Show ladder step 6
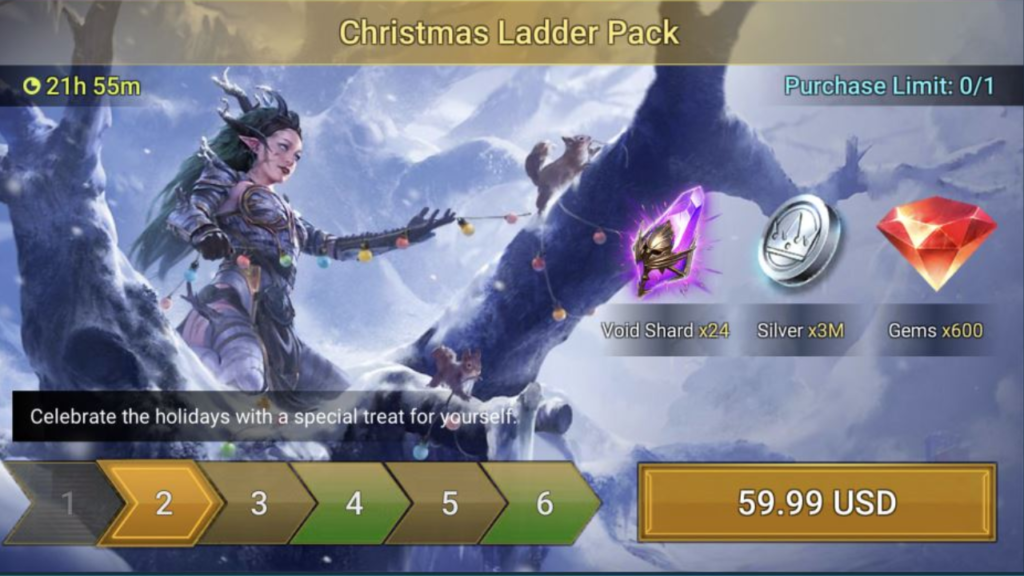This screenshot has width=1024, height=576. click(x=544, y=502)
